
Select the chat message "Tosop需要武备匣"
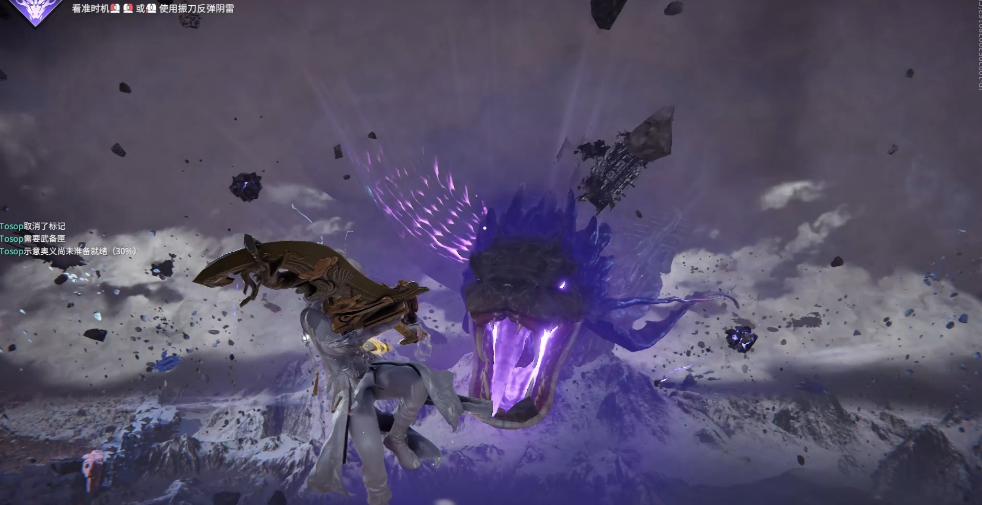[x=32, y=239]
